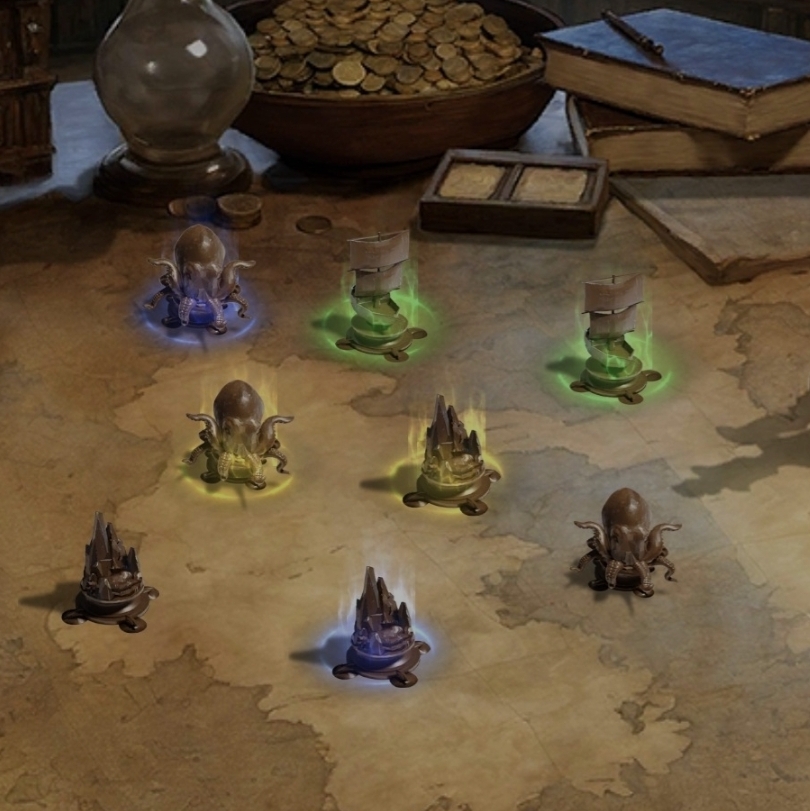Select the yellow-glowing rock spire figurine
810x811 pixels.
(x=451, y=455)
